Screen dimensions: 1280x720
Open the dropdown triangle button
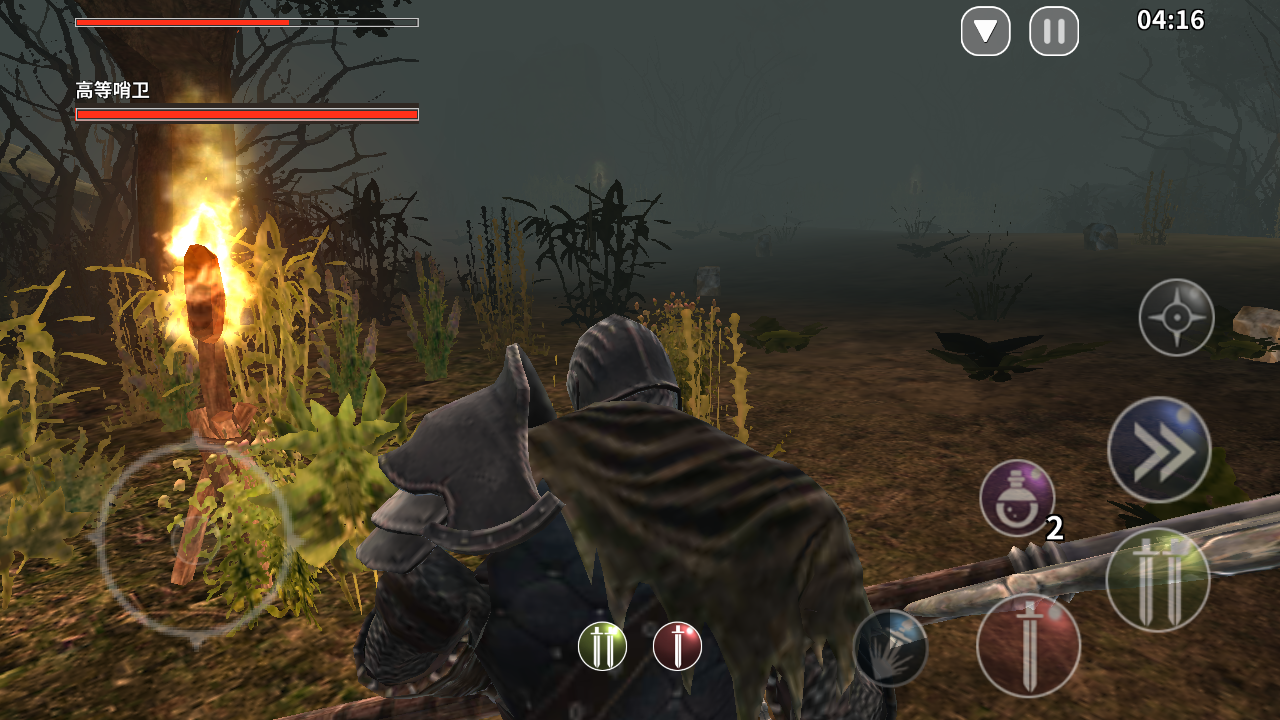pyautogui.click(x=986, y=31)
